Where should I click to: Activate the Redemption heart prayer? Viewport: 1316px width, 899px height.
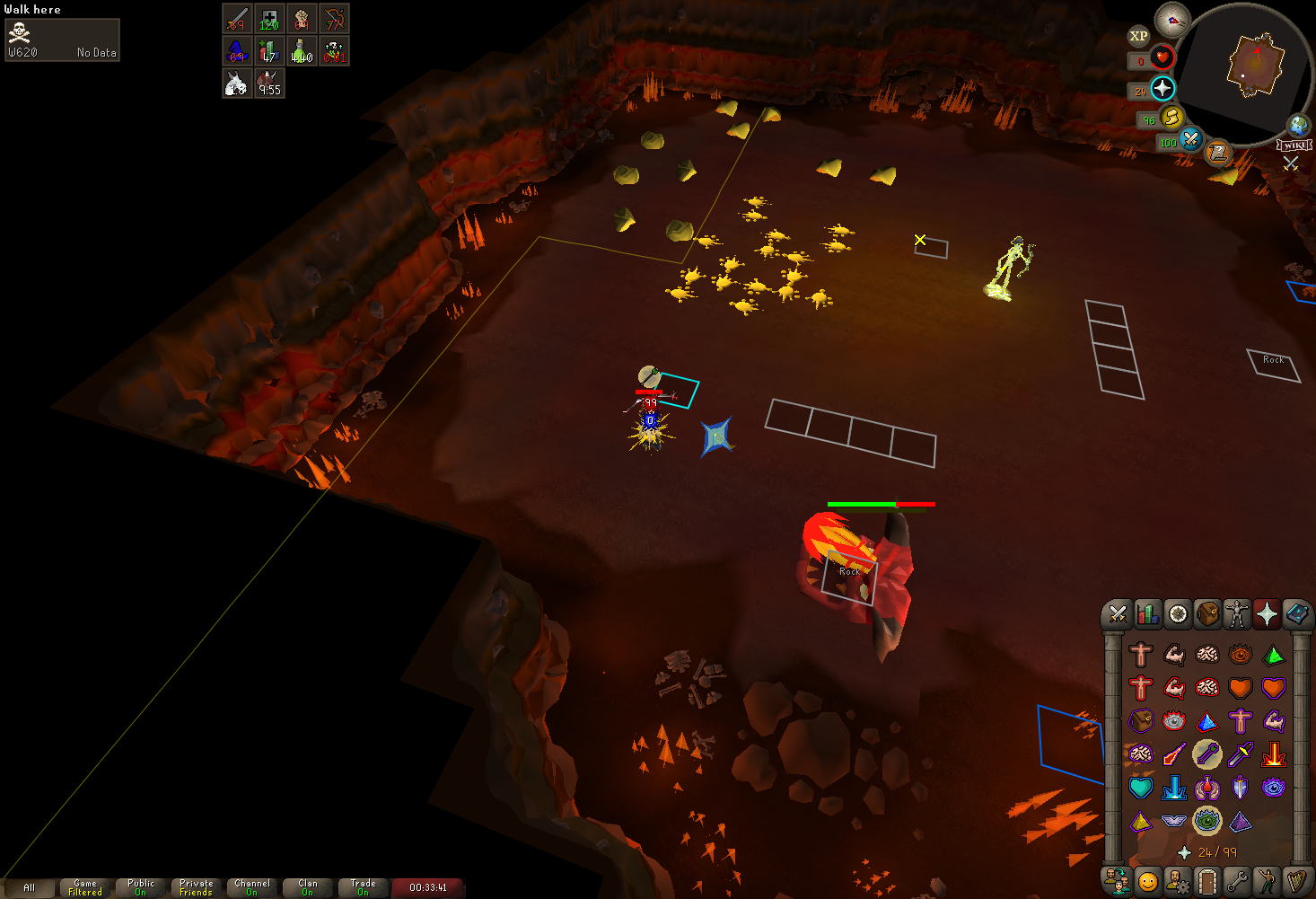coord(1141,788)
